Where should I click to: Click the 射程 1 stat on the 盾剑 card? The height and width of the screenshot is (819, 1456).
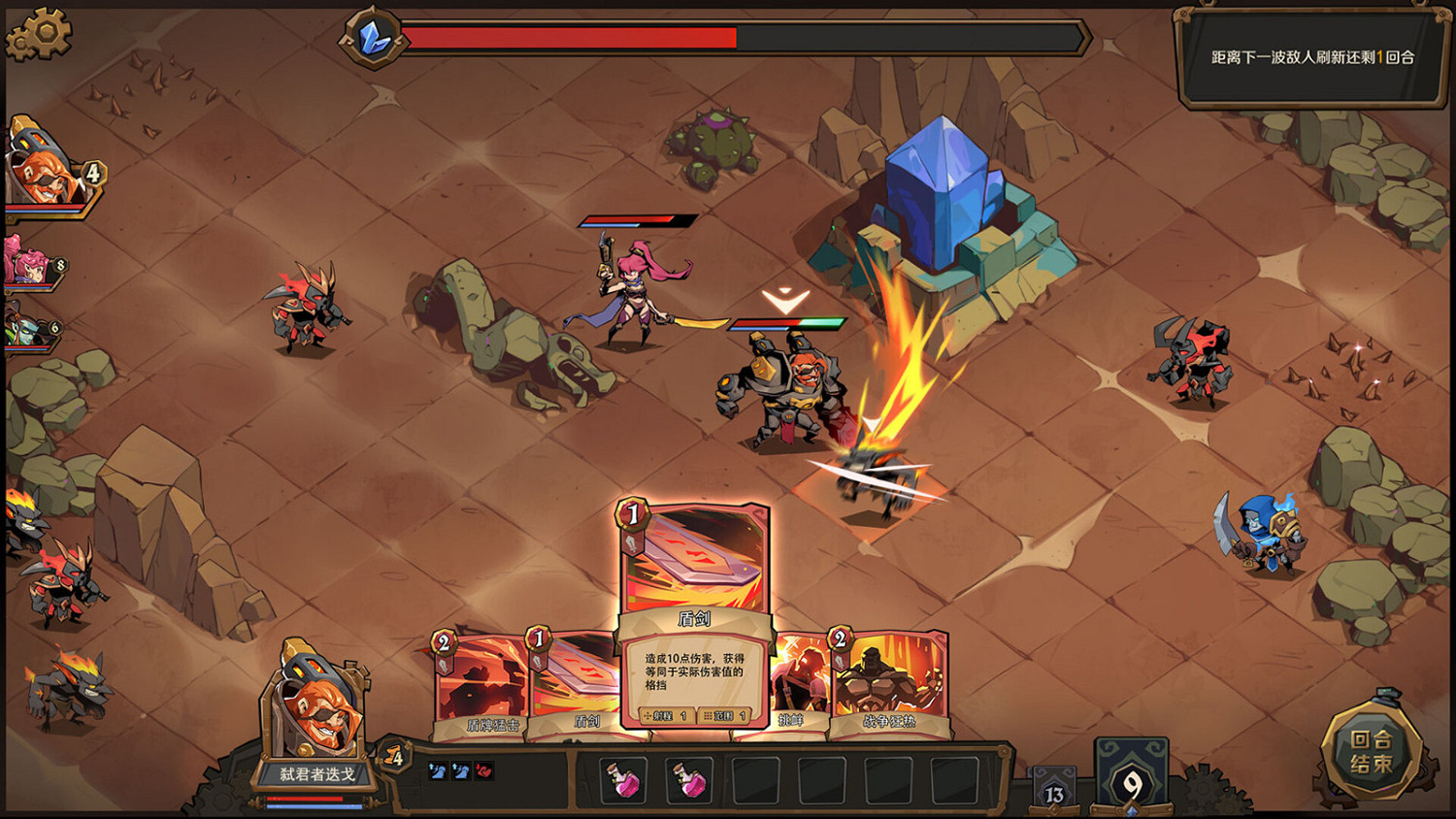(665, 716)
